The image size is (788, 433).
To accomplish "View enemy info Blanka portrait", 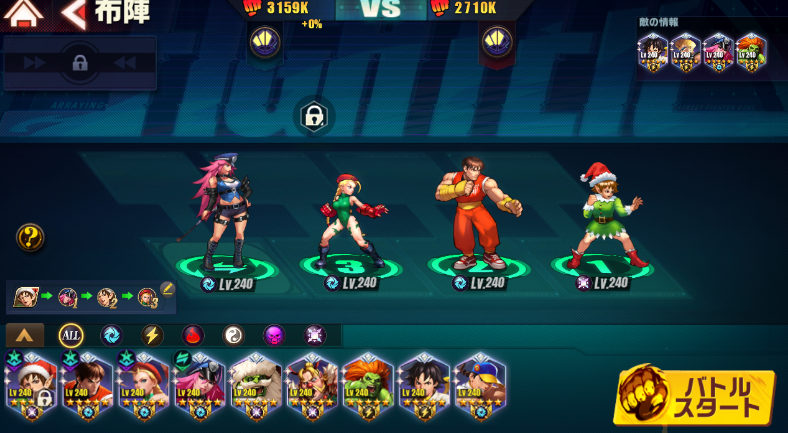I will pos(751,51).
